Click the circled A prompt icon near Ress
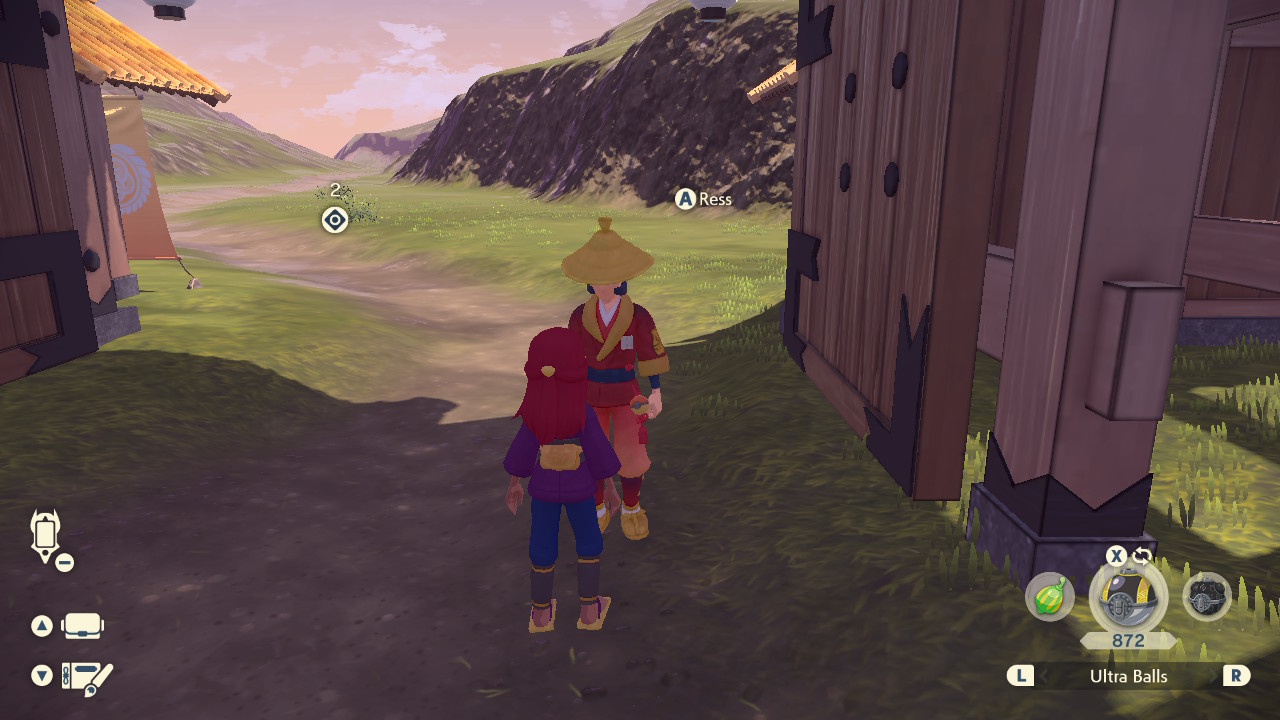This screenshot has height=720, width=1280. (686, 198)
